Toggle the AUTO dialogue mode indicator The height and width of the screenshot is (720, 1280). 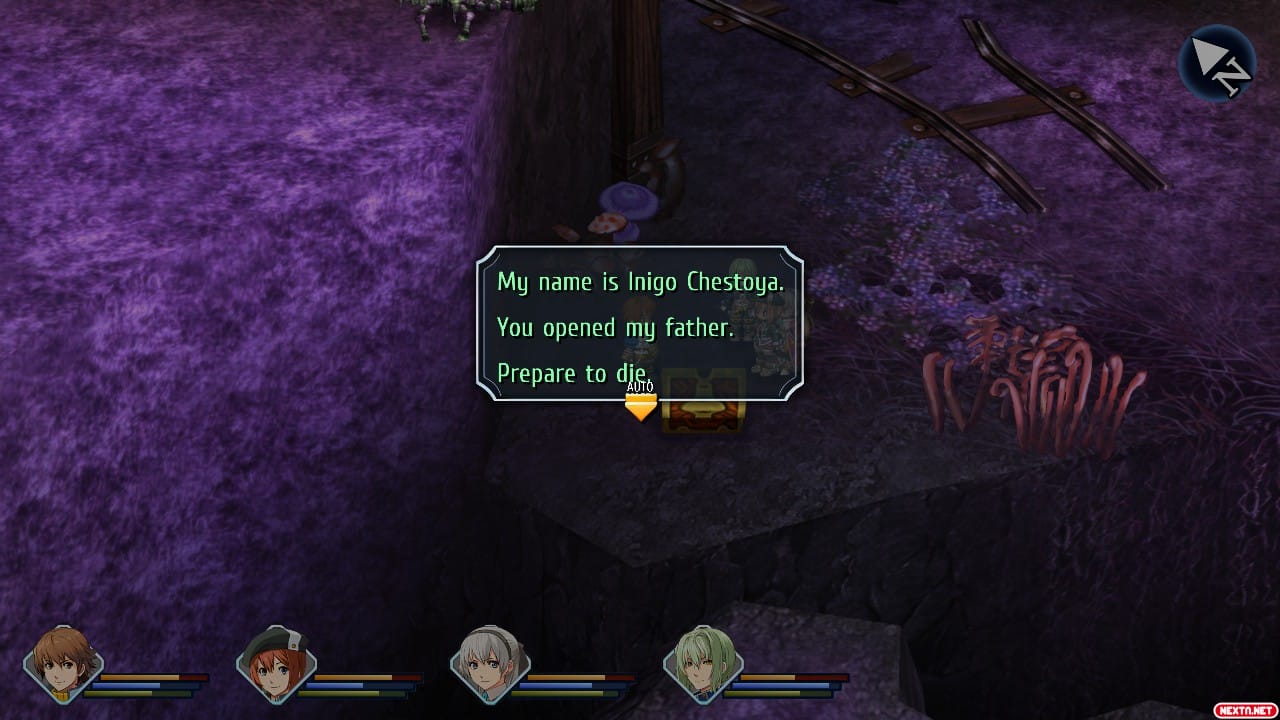(638, 384)
